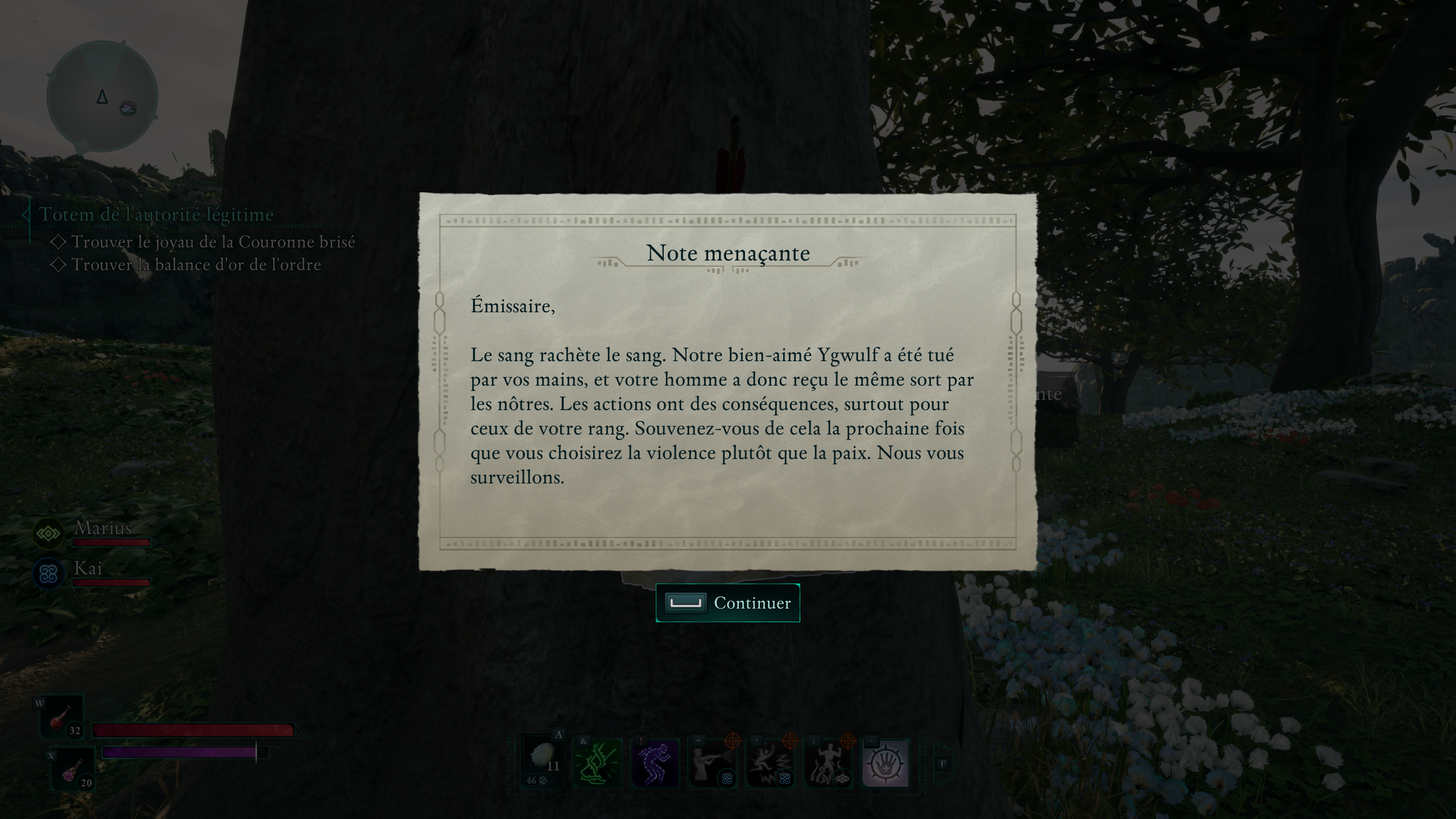
Task: Click Kai's blue companion portrait icon
Action: pyautogui.click(x=49, y=573)
